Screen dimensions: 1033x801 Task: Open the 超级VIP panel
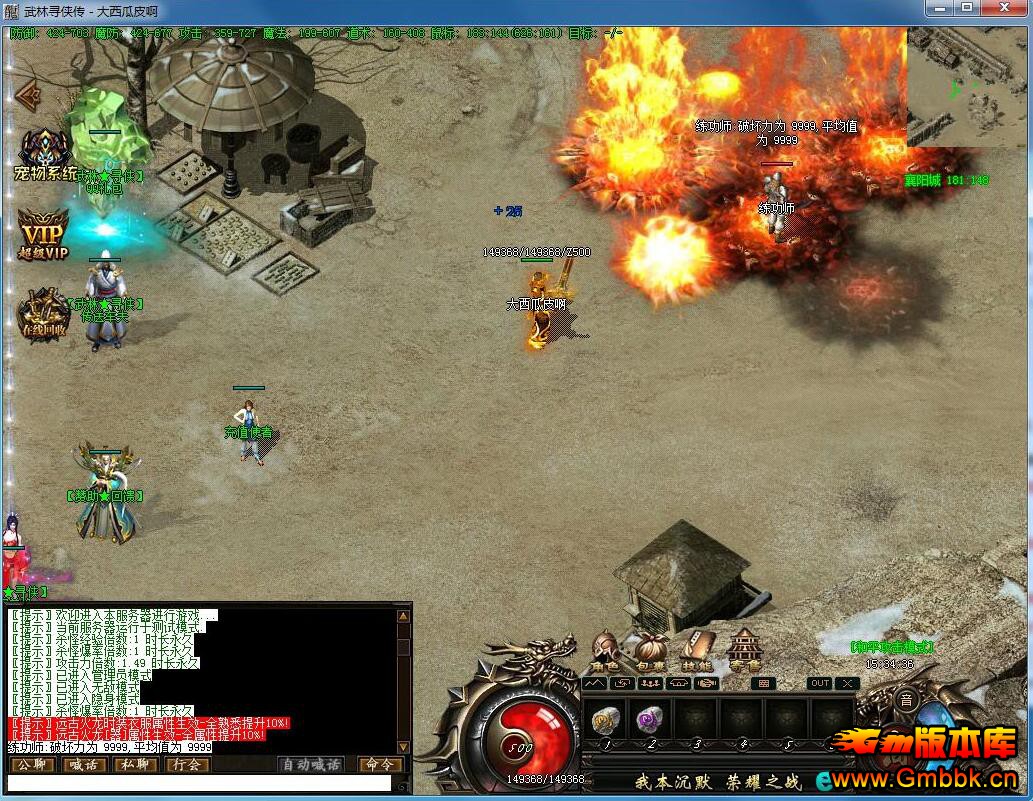pyautogui.click(x=44, y=234)
